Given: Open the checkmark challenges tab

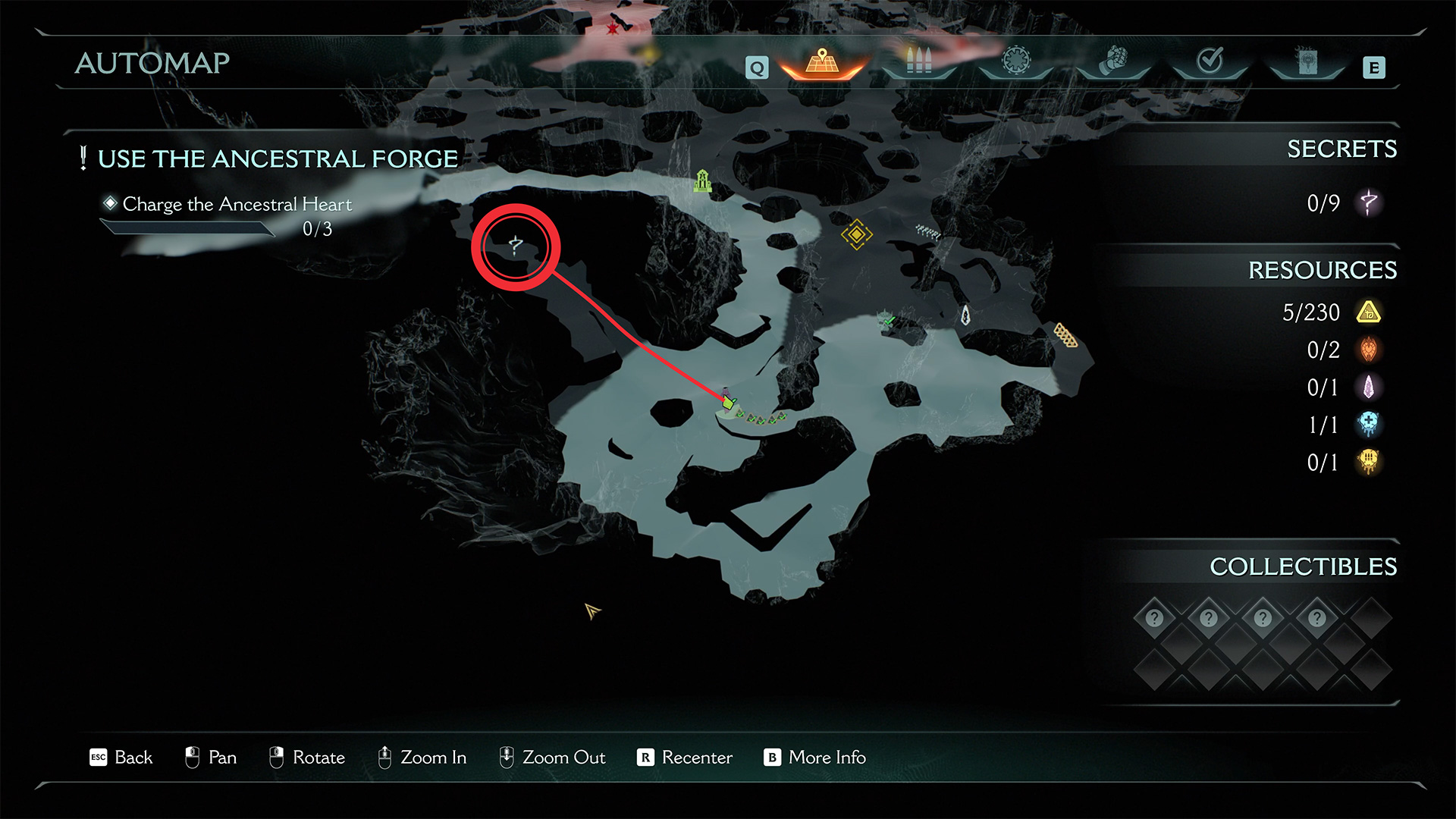Looking at the screenshot, I should 1210,61.
